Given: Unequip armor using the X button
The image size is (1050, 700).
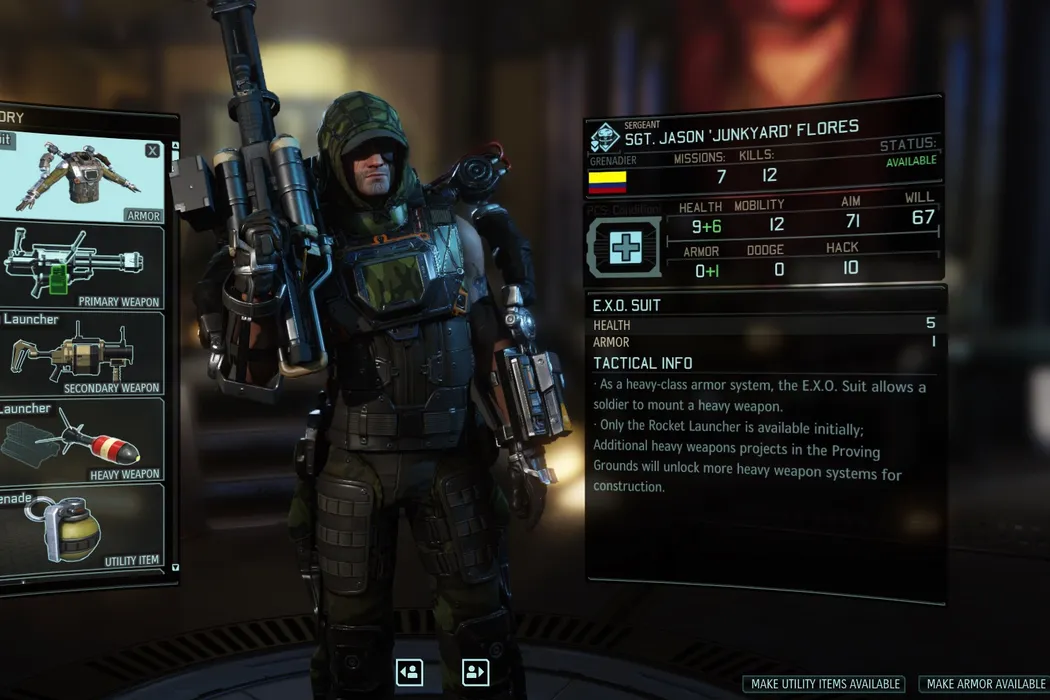Looking at the screenshot, I should coord(152,151).
